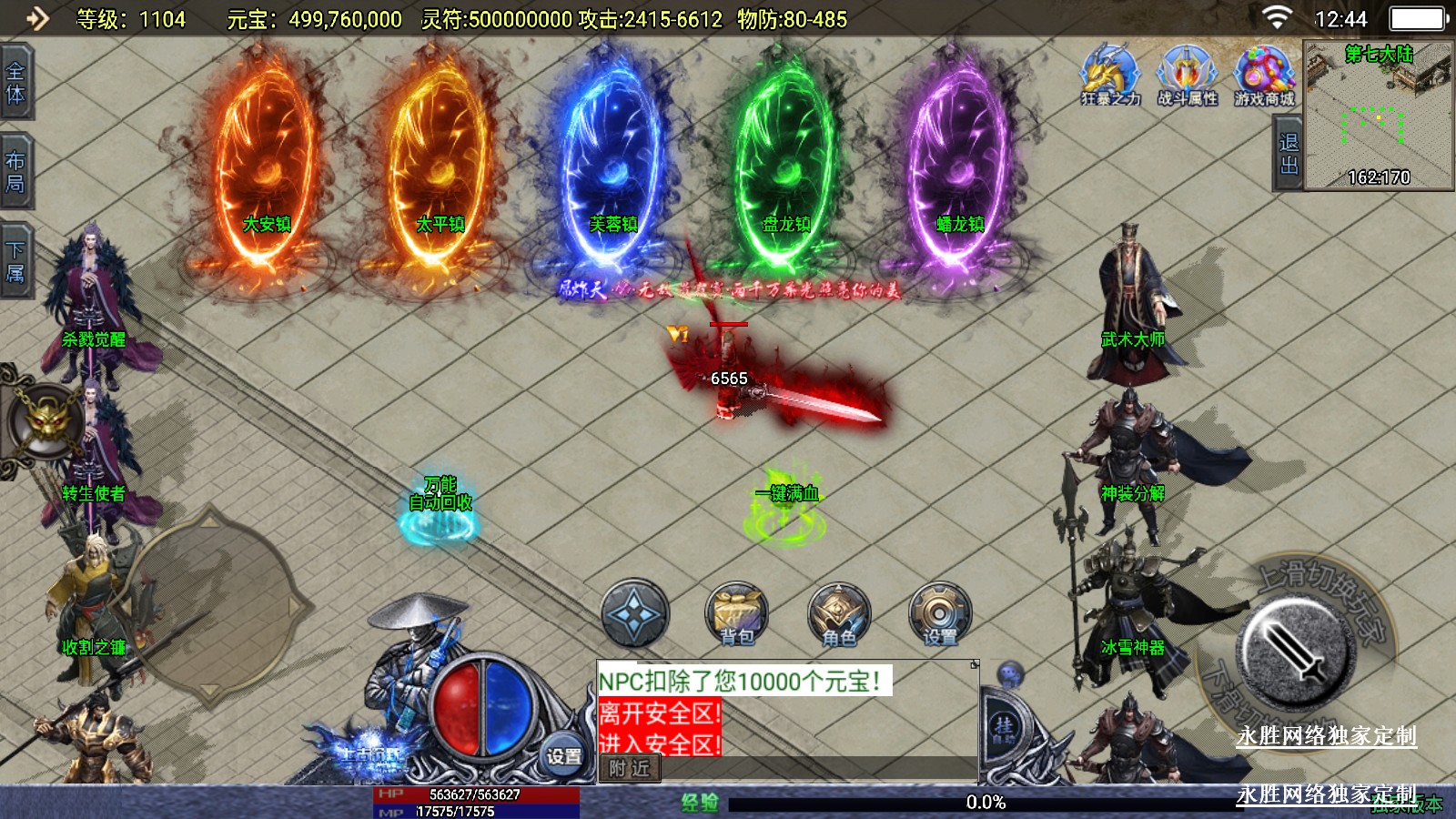This screenshot has height=819, width=1456.
Task: Toggle the 挂 auto-battle button
Action: [x=1004, y=726]
